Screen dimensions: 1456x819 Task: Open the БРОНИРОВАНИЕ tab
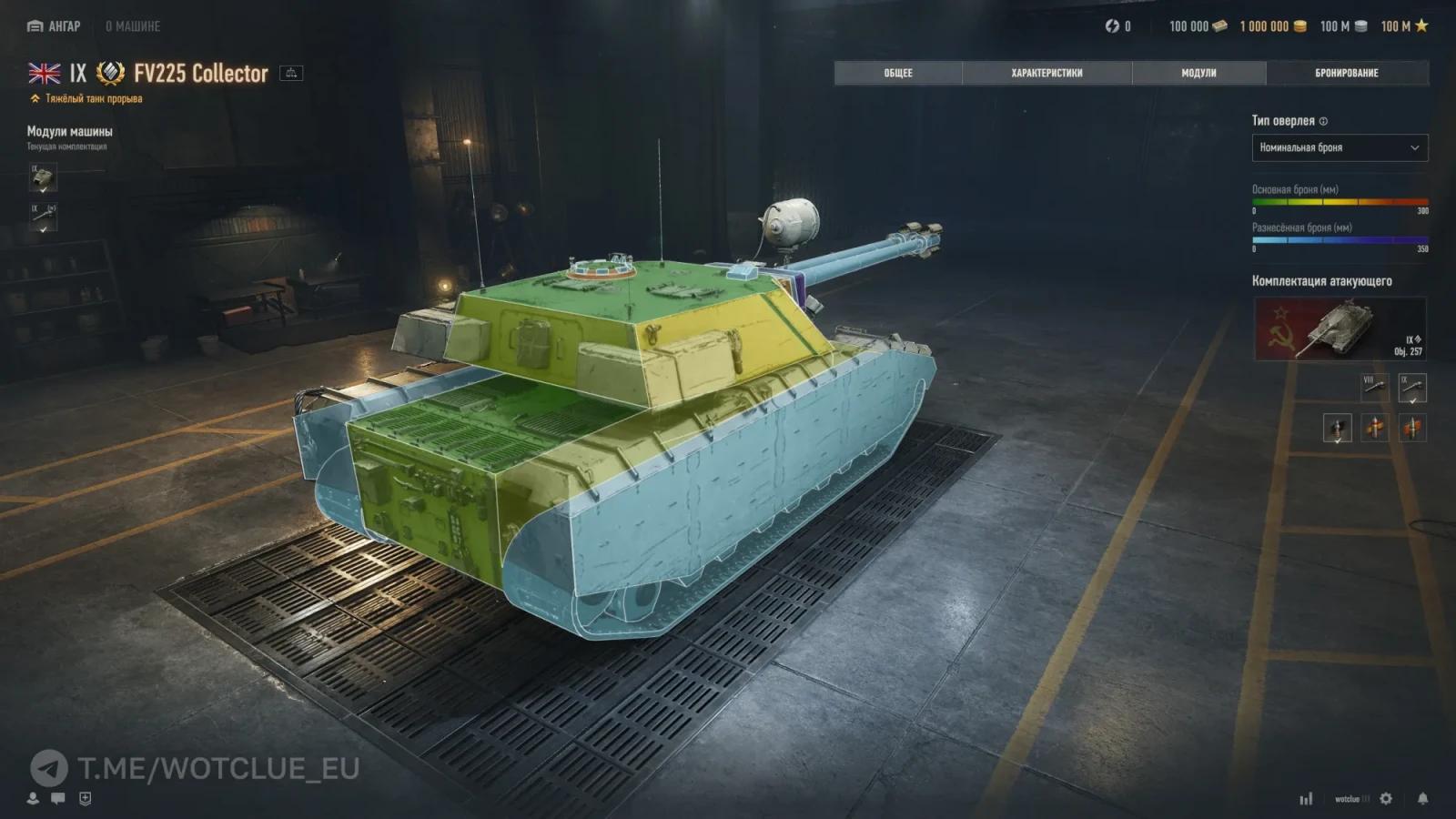coord(1345,72)
